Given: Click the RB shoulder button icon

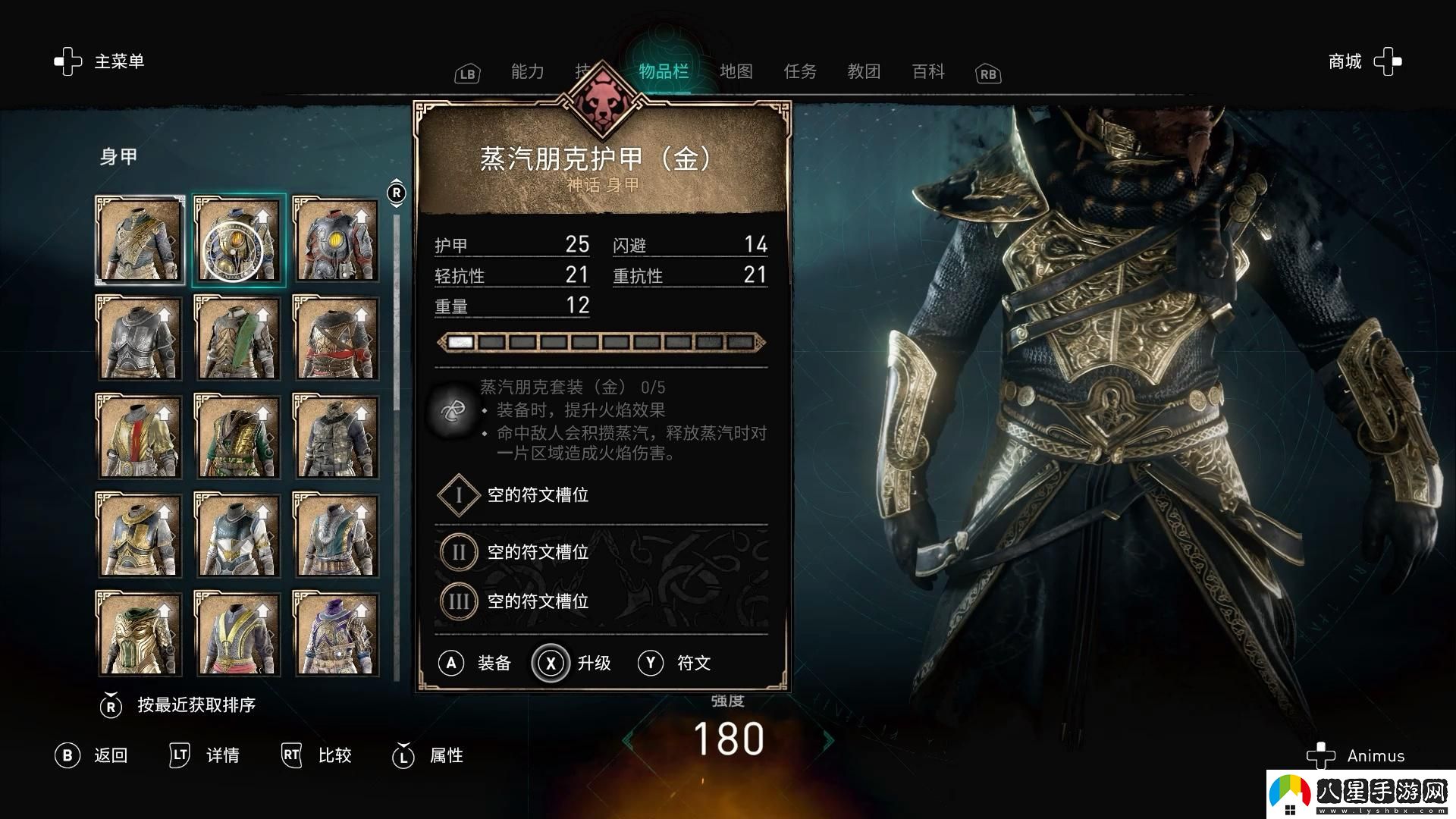Looking at the screenshot, I should (x=987, y=74).
